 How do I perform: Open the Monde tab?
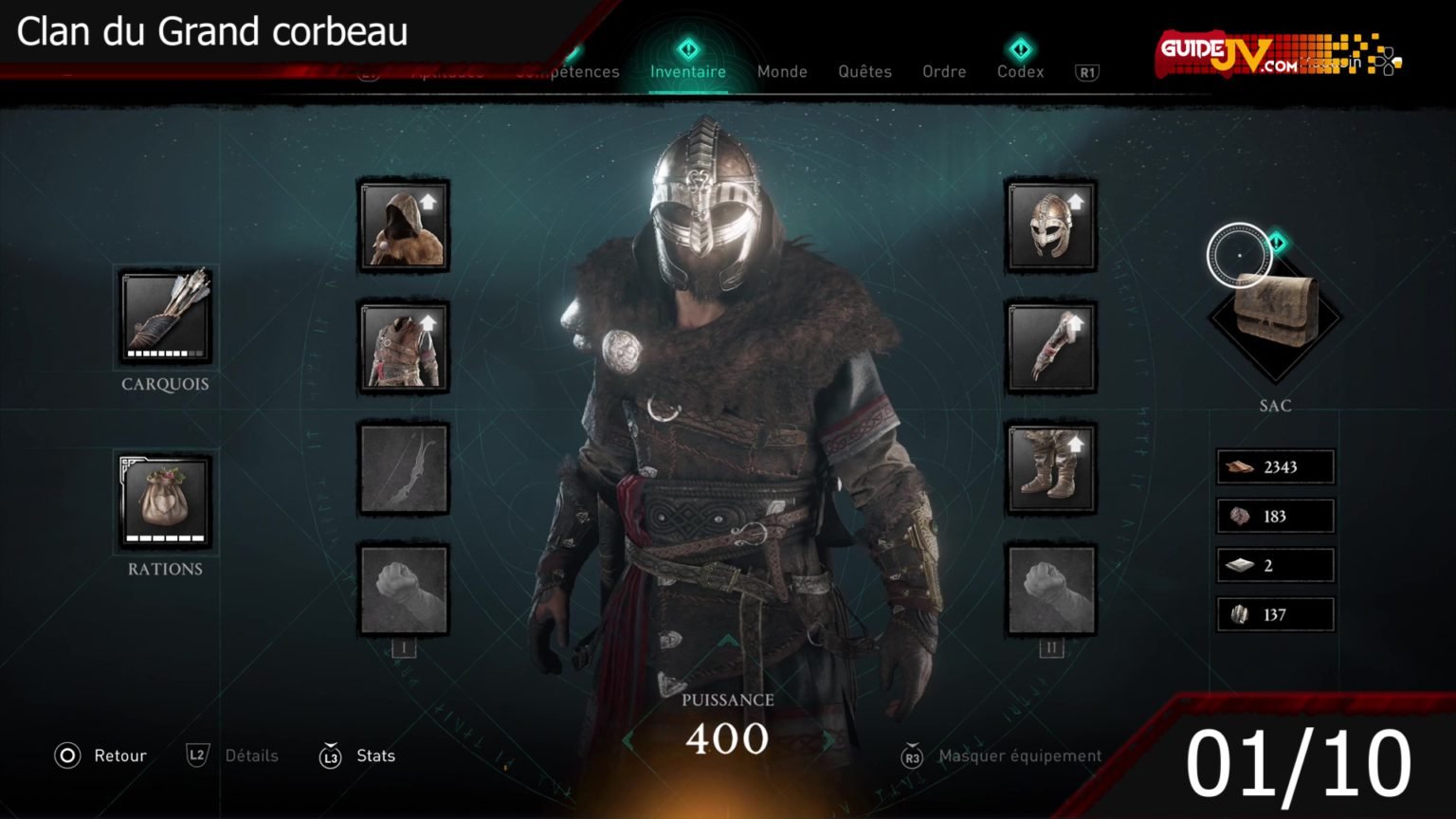[x=782, y=71]
